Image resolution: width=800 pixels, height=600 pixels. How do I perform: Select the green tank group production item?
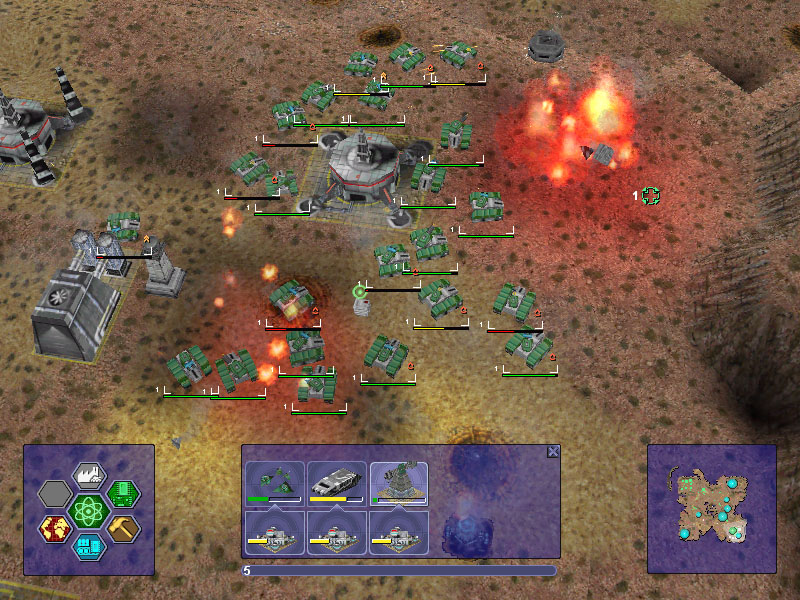click(275, 483)
